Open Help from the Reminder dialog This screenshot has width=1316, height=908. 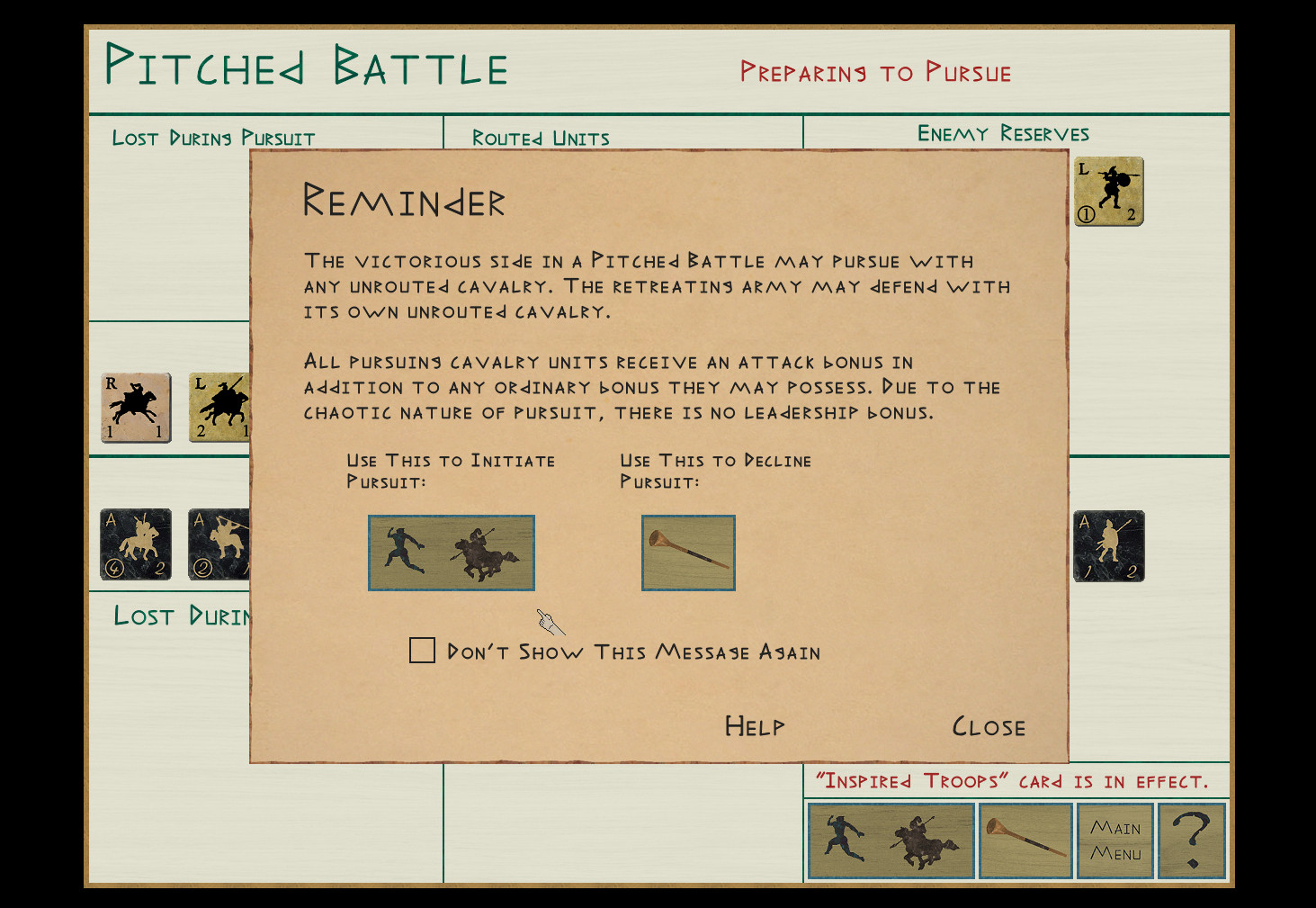[x=754, y=726]
